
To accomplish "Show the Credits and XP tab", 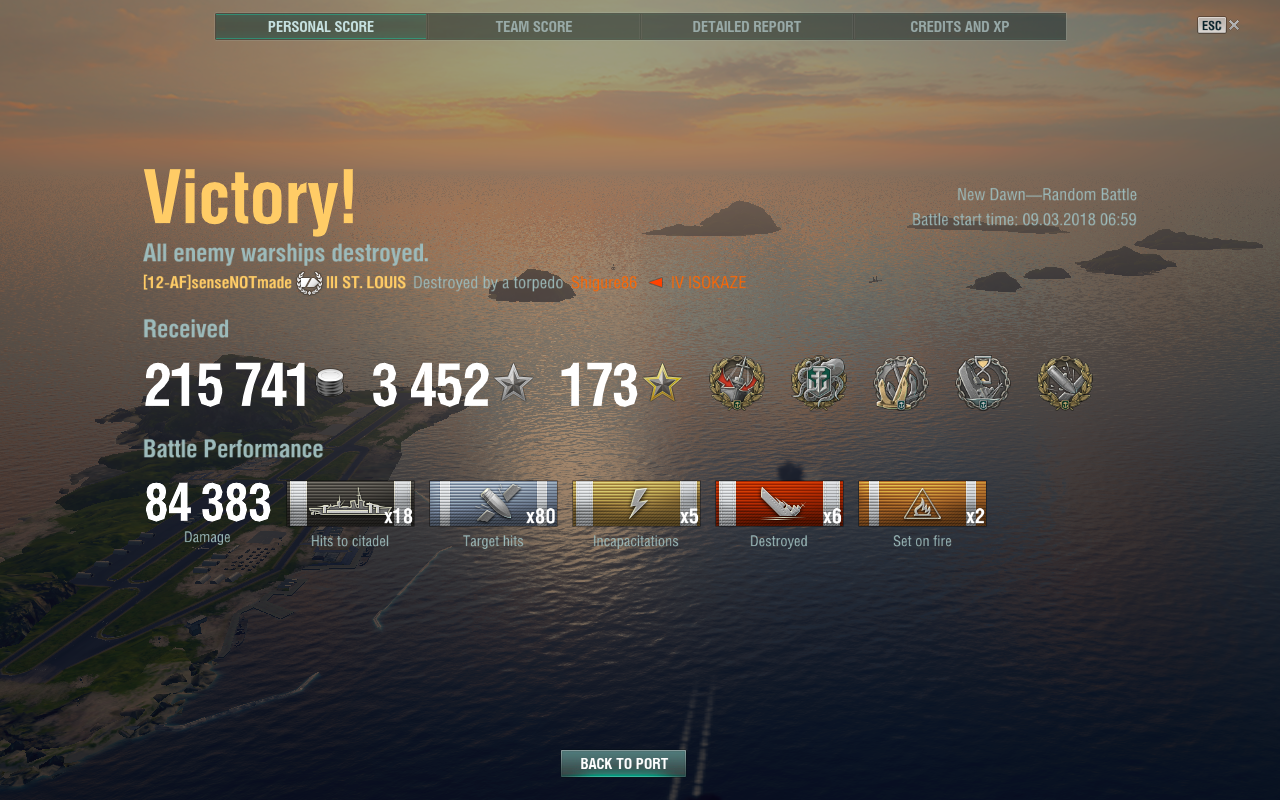I will 959,27.
